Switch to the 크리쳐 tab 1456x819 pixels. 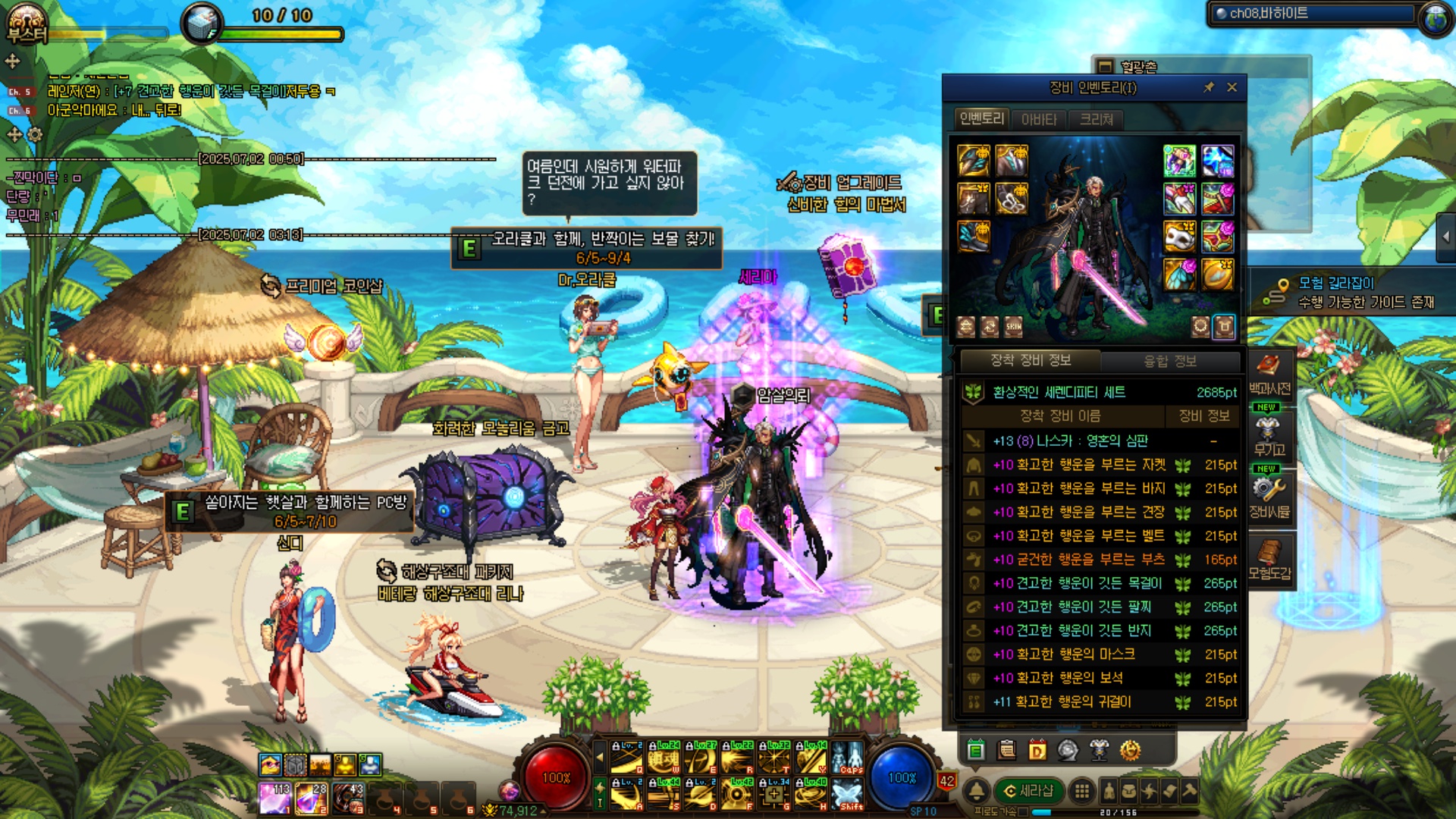click(x=1096, y=120)
